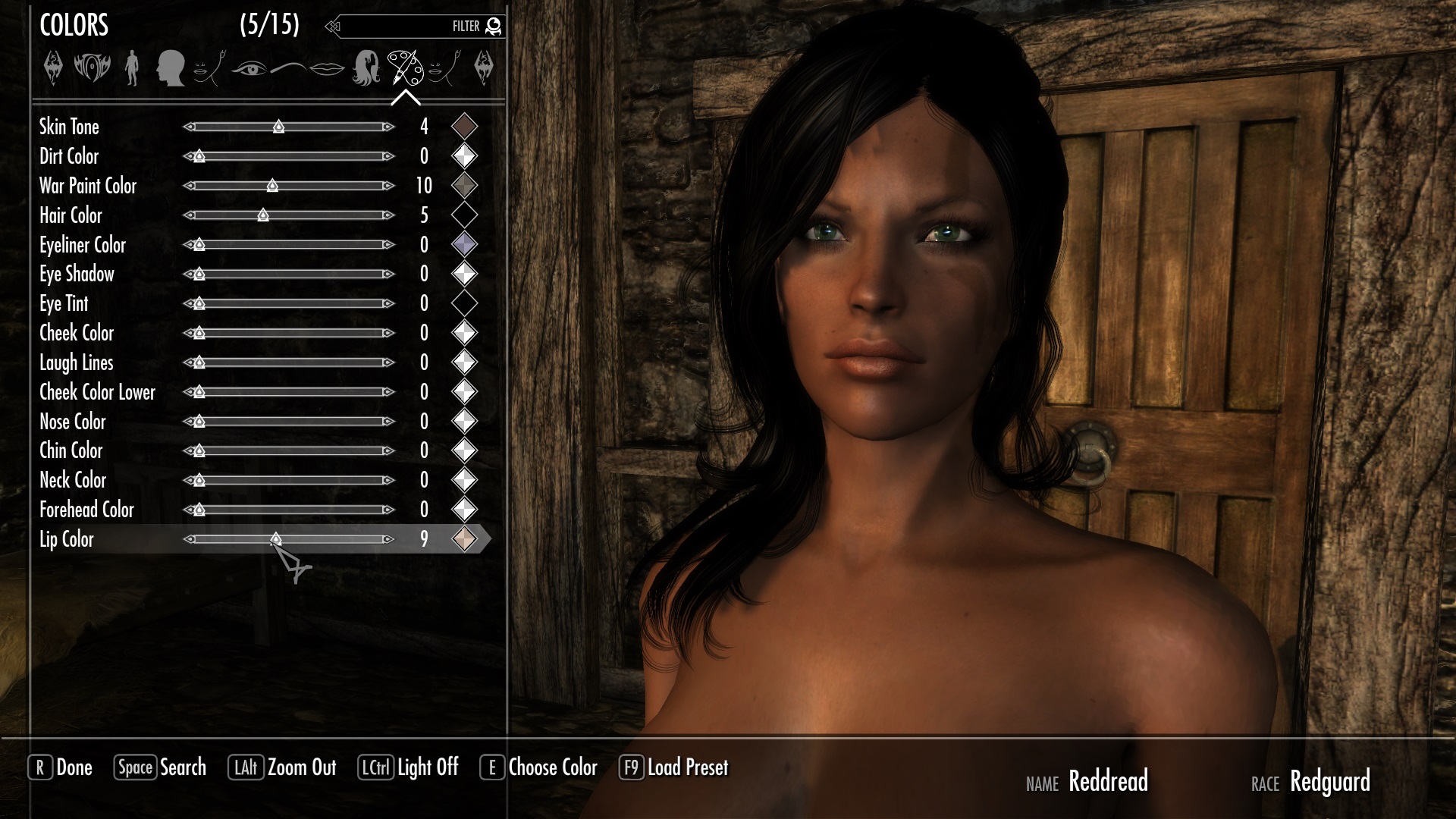1456x819 pixels.
Task: Select the Cheek Color row
Action: click(x=77, y=333)
